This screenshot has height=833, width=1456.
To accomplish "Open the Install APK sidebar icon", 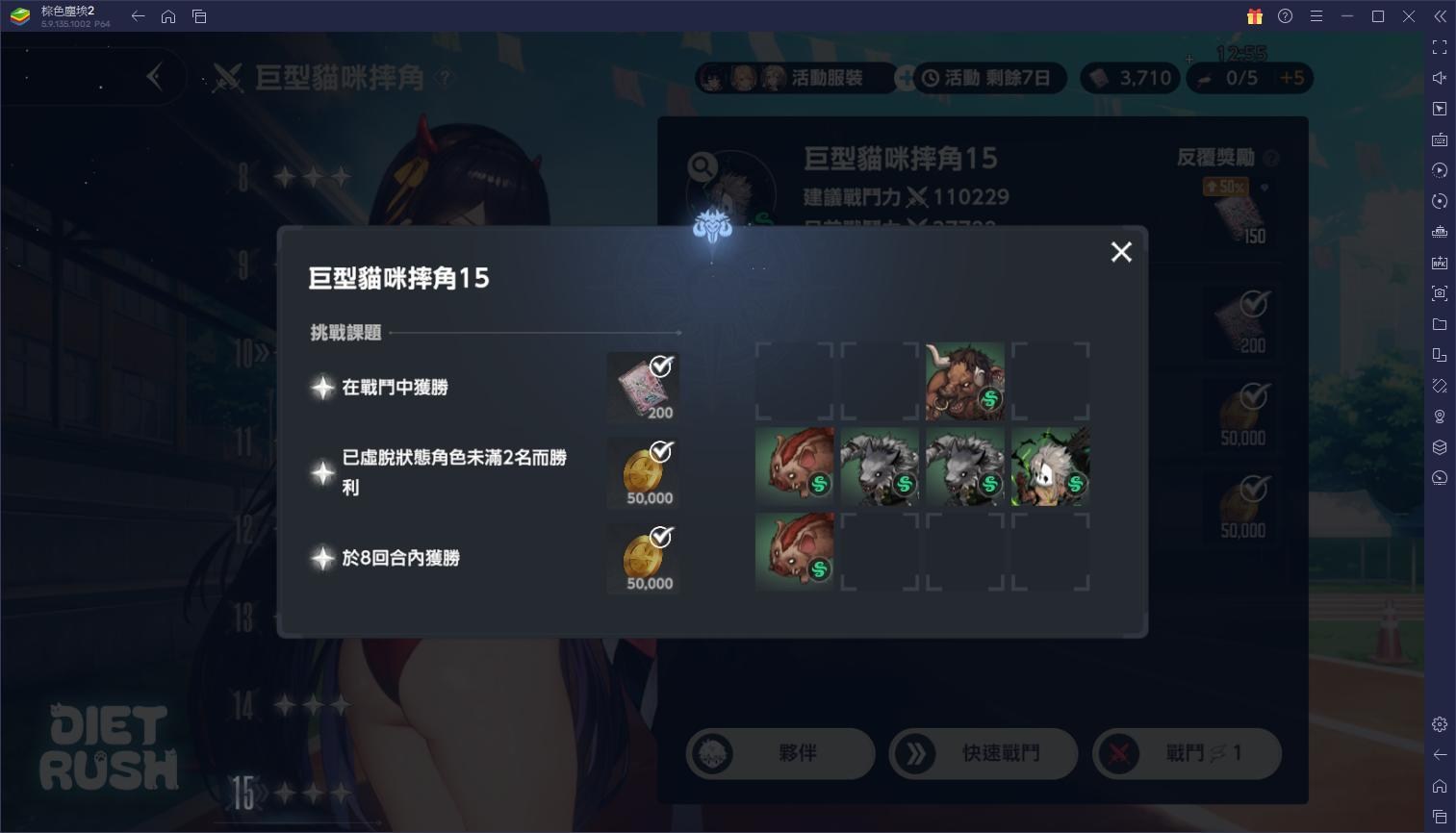I will pos(1440,262).
